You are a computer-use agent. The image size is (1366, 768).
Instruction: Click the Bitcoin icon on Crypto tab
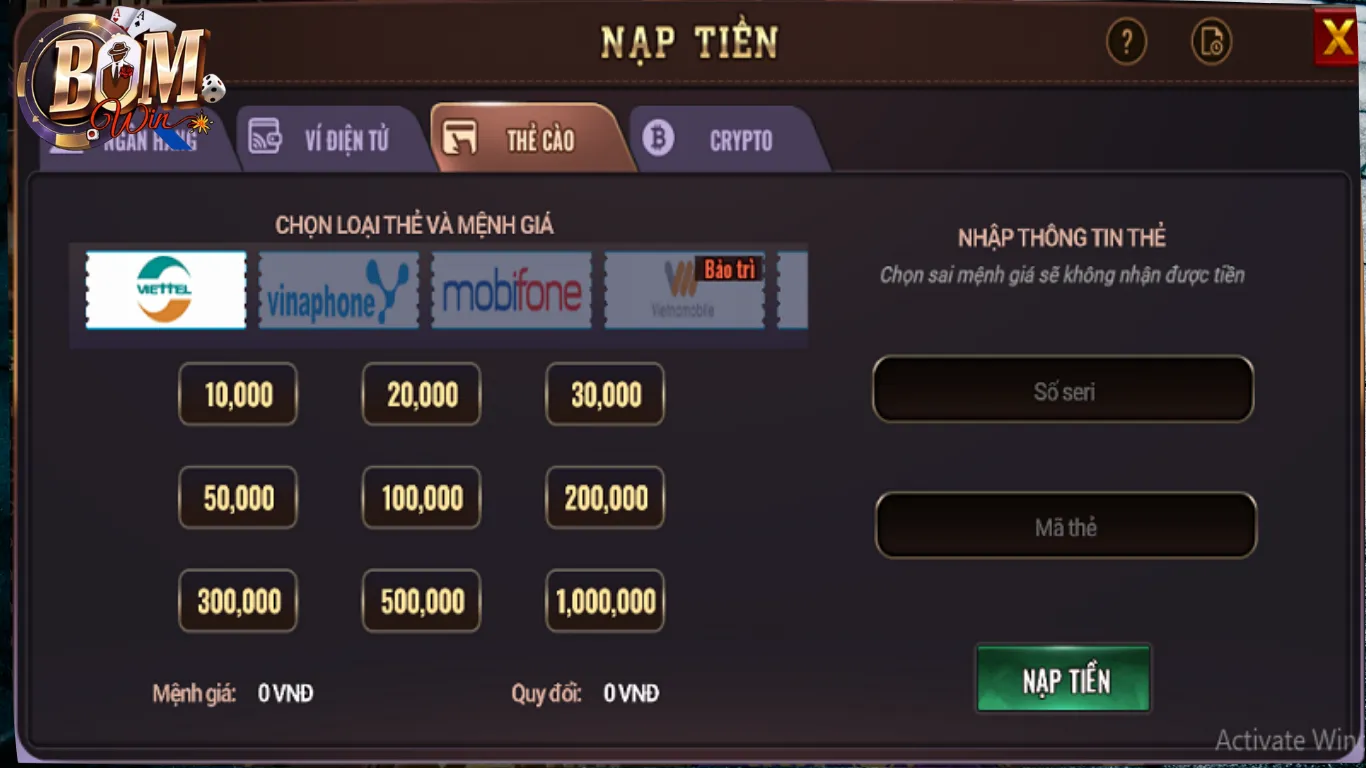coord(659,139)
